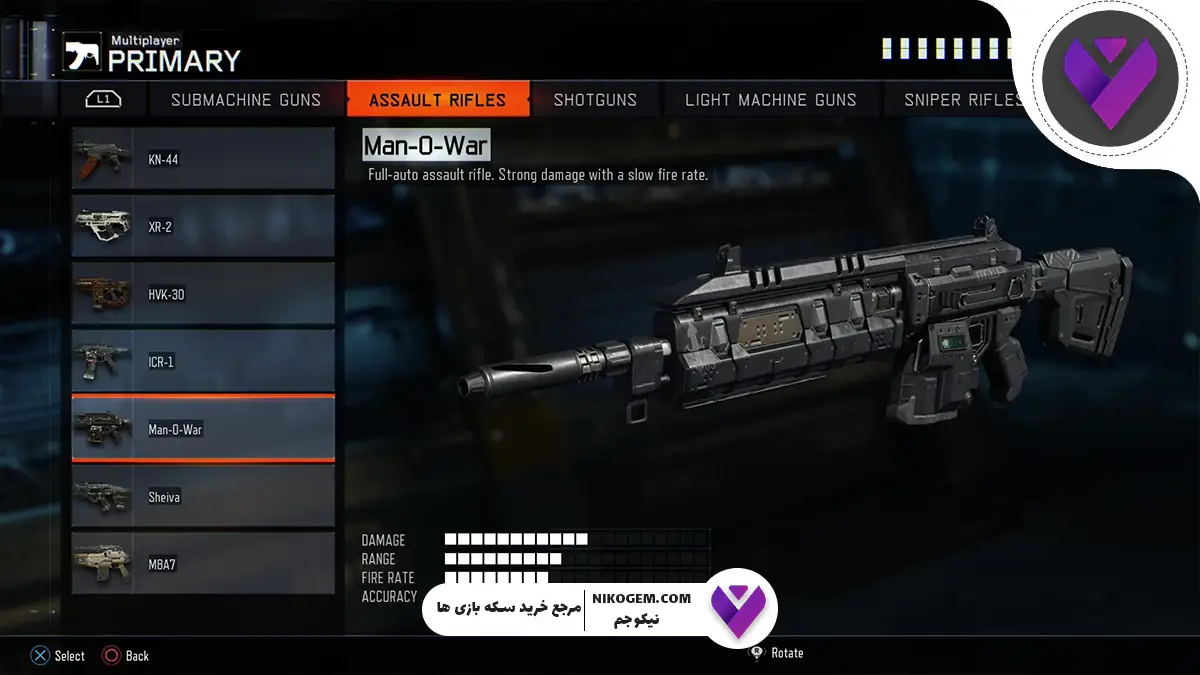Switch to the Sniper Rifles tab
1200x675 pixels.
click(962, 100)
